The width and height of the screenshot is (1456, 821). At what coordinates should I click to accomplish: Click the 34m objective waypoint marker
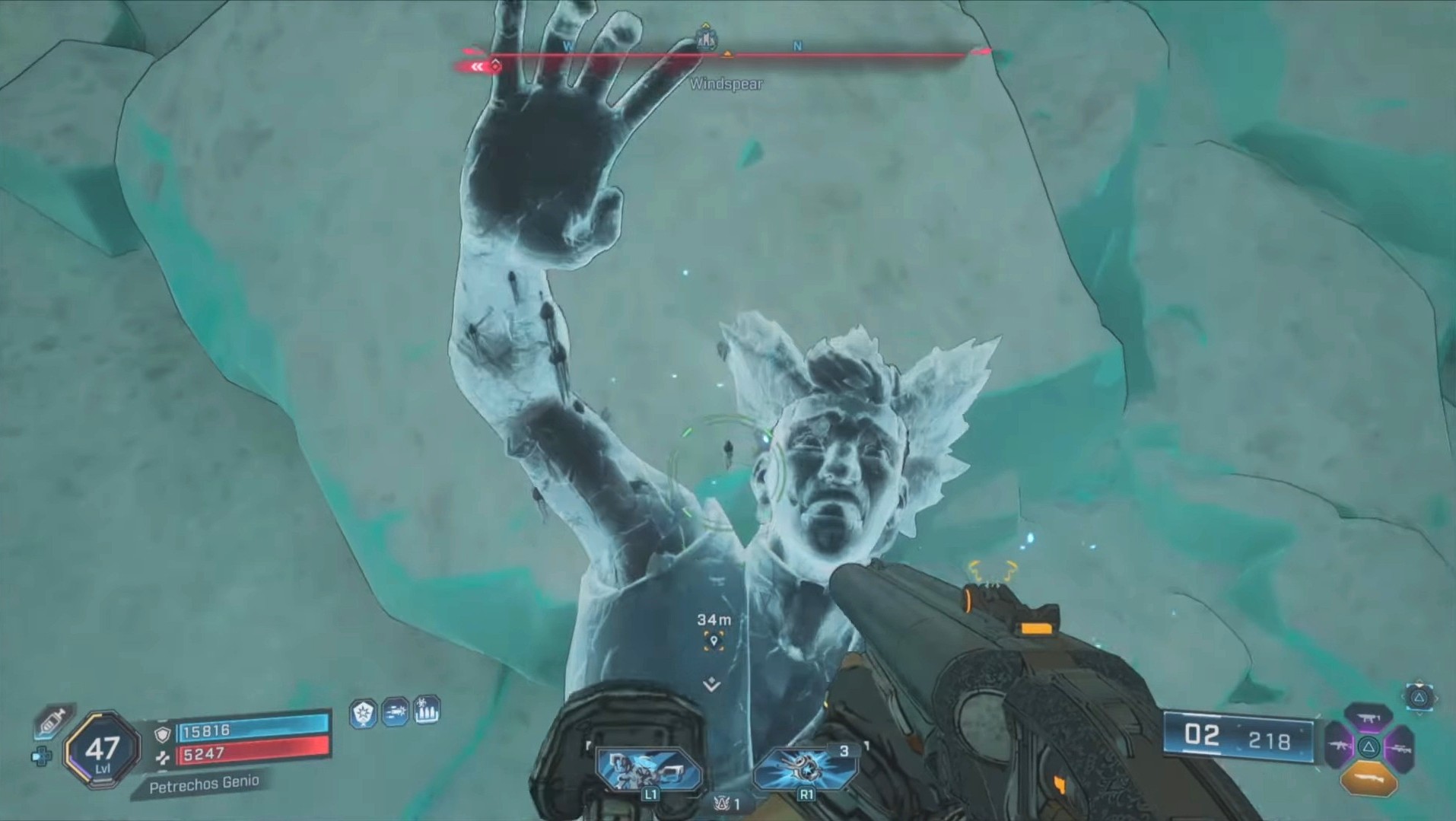pyautogui.click(x=714, y=641)
